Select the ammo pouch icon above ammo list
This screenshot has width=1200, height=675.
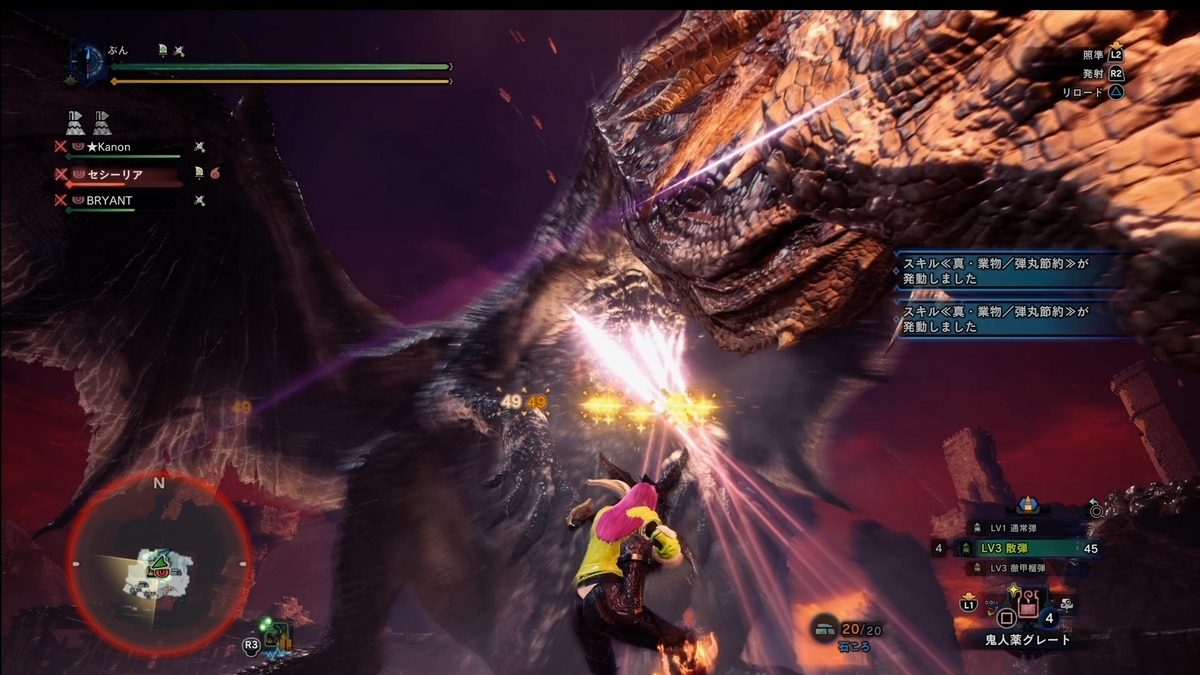[x=1027, y=507]
